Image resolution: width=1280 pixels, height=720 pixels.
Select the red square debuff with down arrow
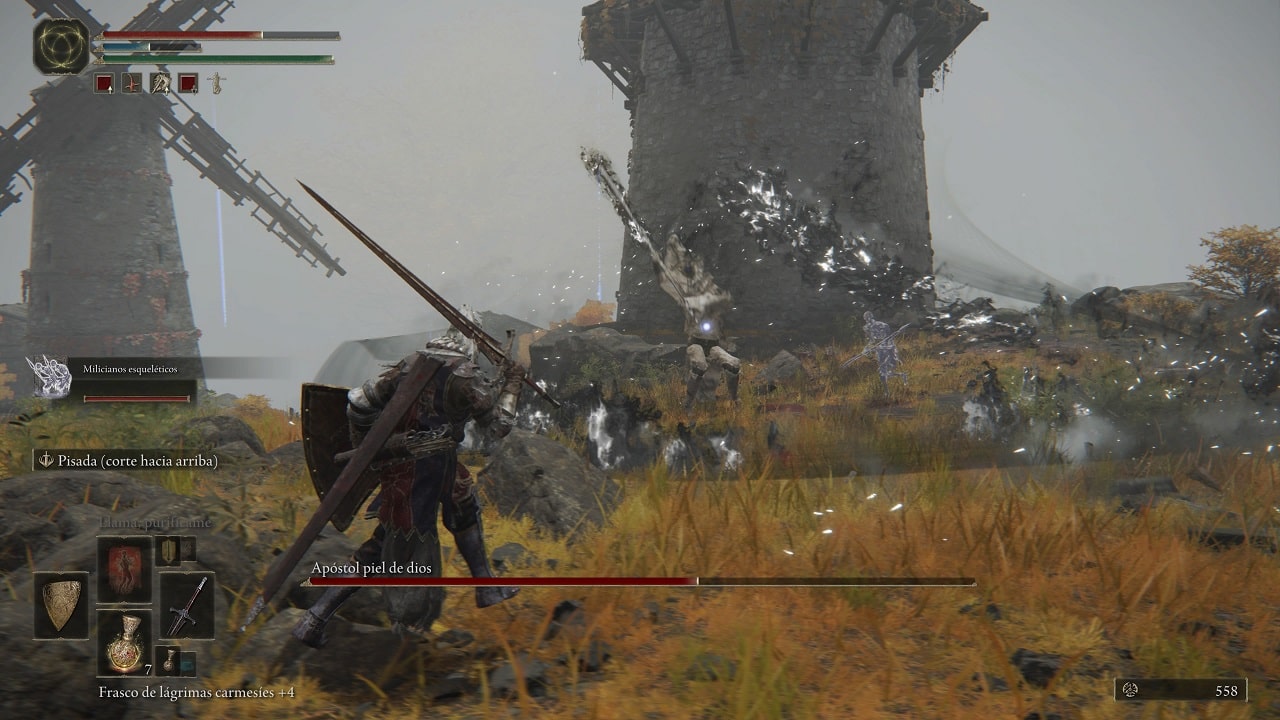188,83
